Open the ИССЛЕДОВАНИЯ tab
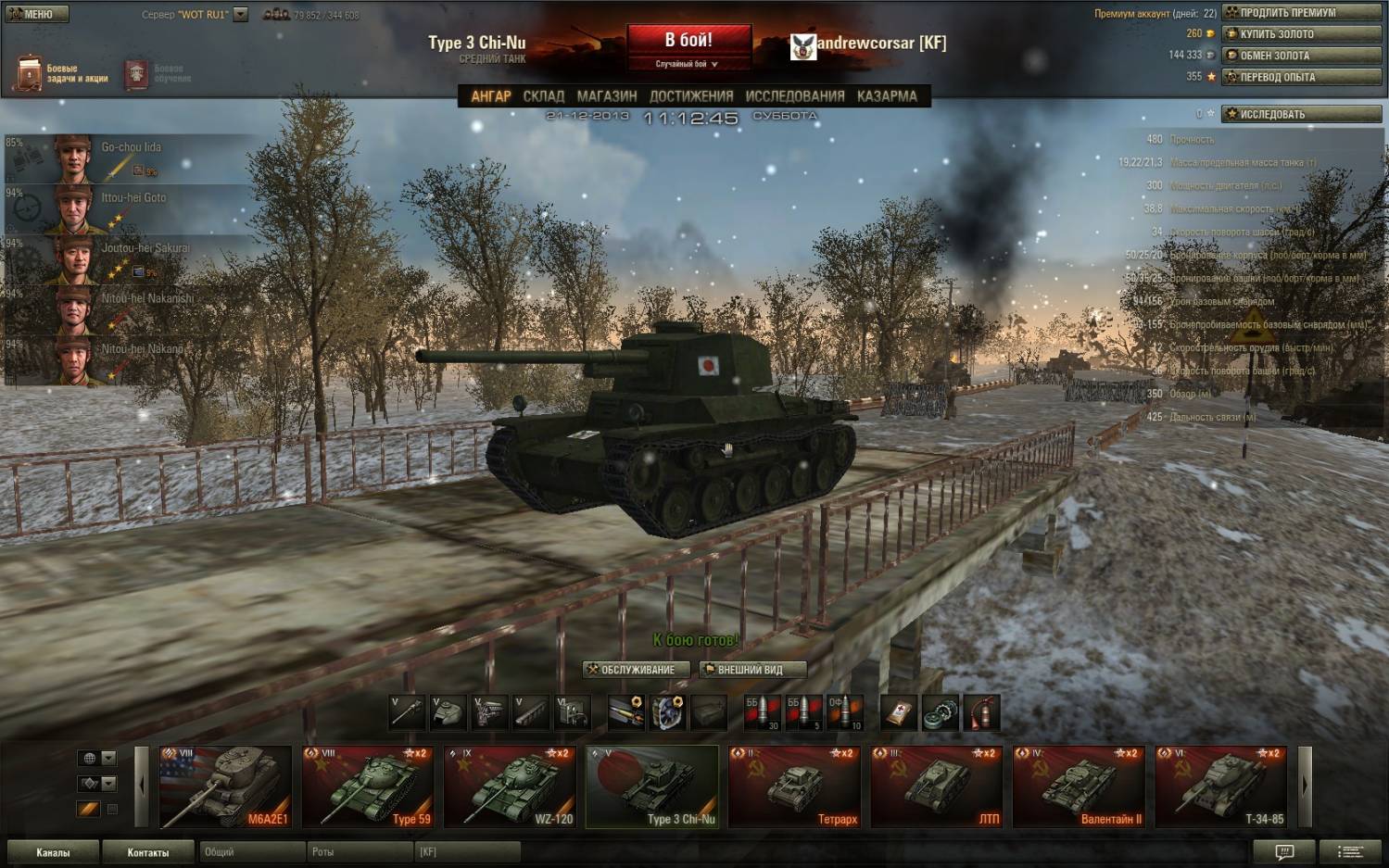The image size is (1389, 868). click(x=795, y=96)
